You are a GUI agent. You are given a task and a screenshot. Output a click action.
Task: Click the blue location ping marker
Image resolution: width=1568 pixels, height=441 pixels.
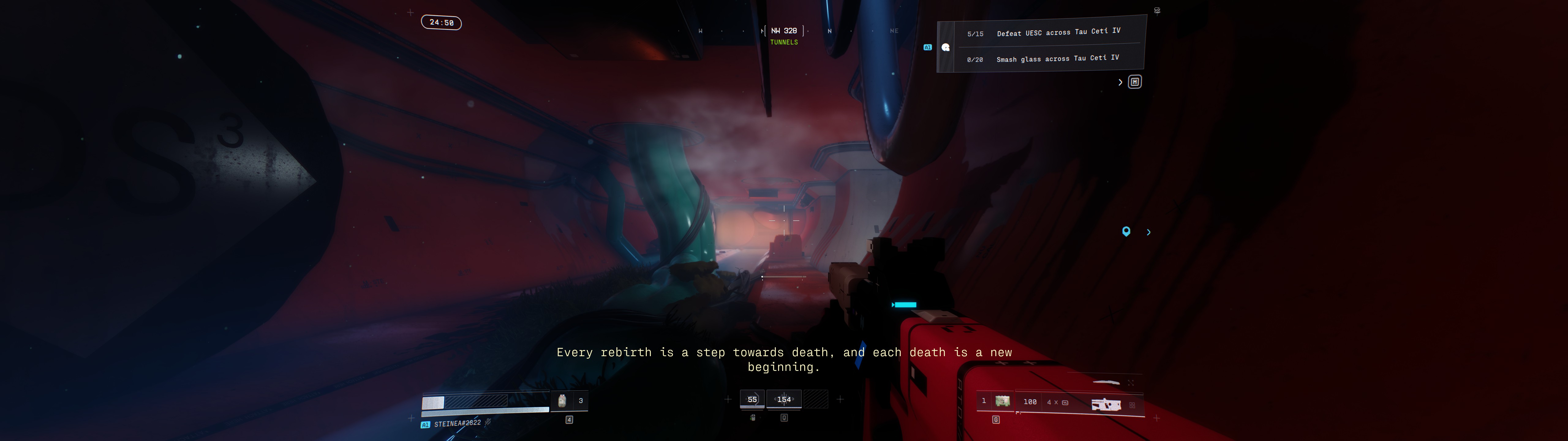click(1126, 232)
